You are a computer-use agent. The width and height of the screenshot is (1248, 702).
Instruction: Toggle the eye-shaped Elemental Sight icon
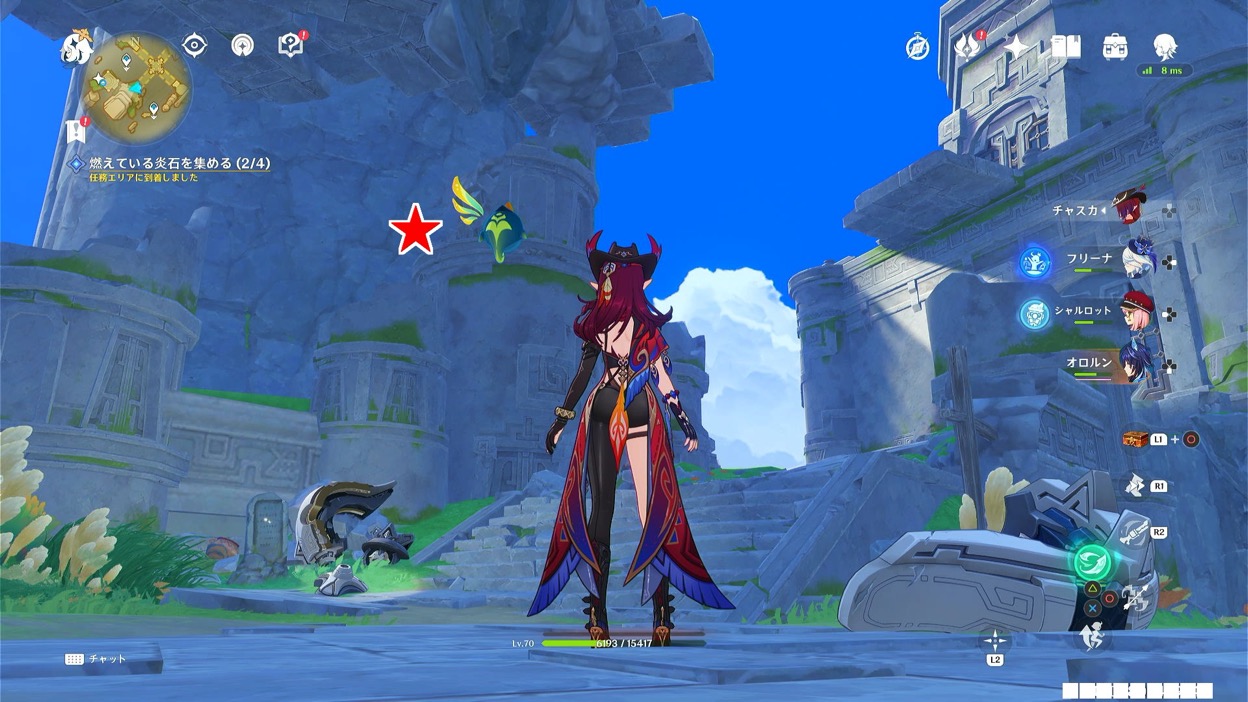[194, 45]
